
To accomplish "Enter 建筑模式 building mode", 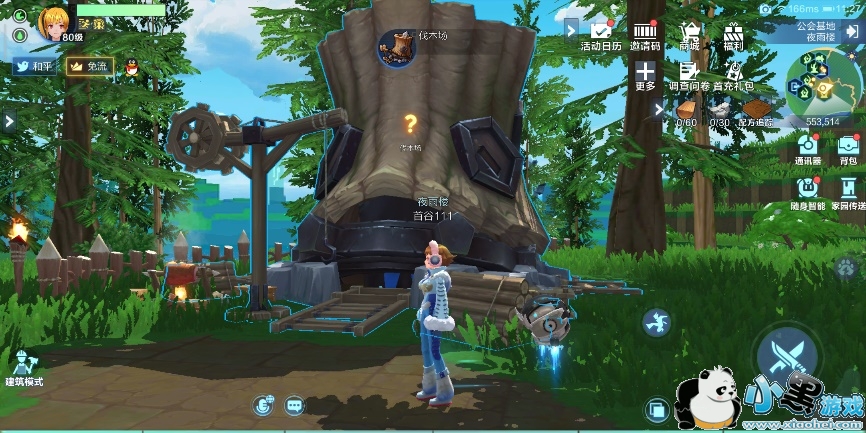I will point(26,366).
